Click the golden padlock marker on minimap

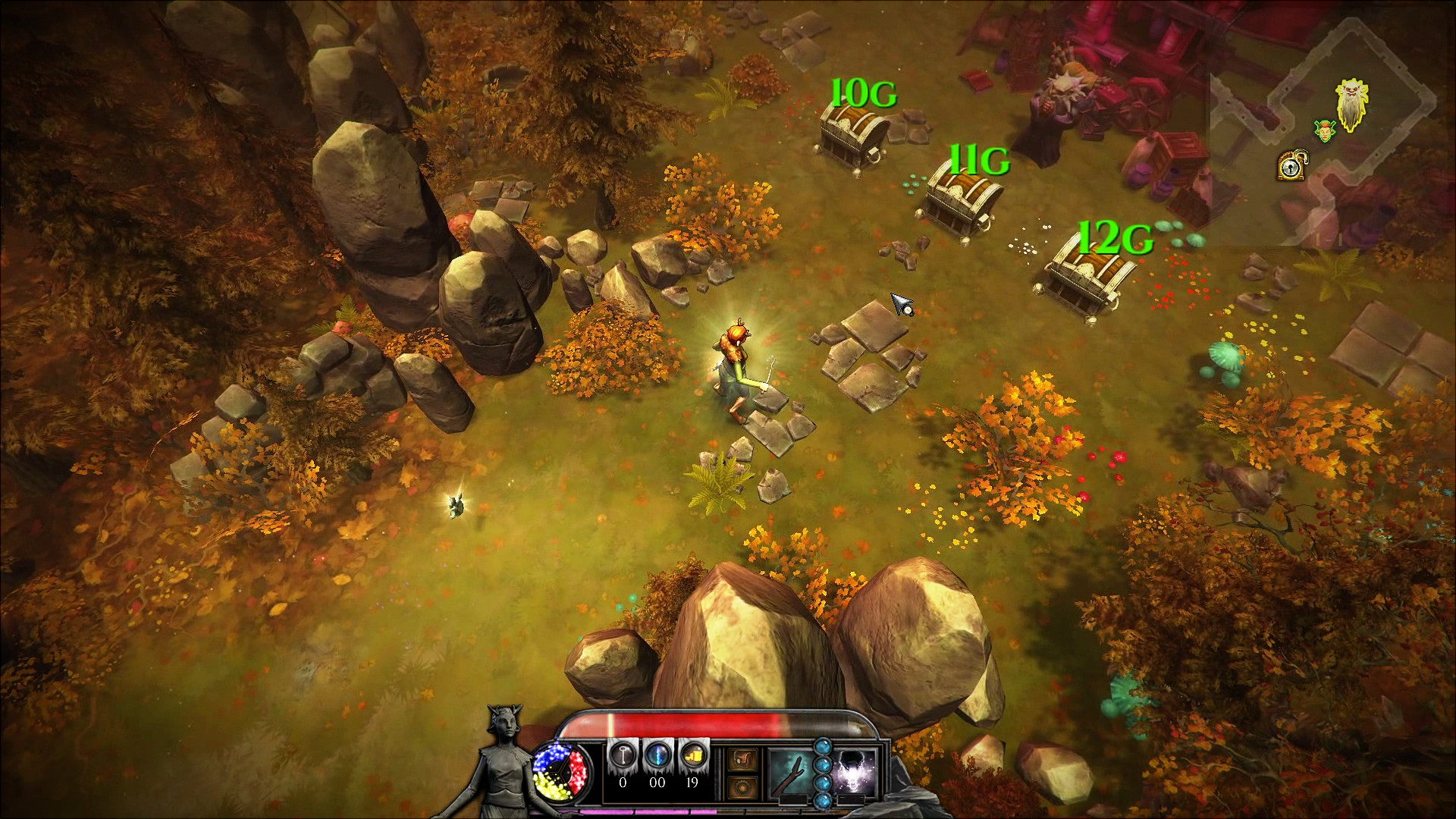click(x=1288, y=166)
